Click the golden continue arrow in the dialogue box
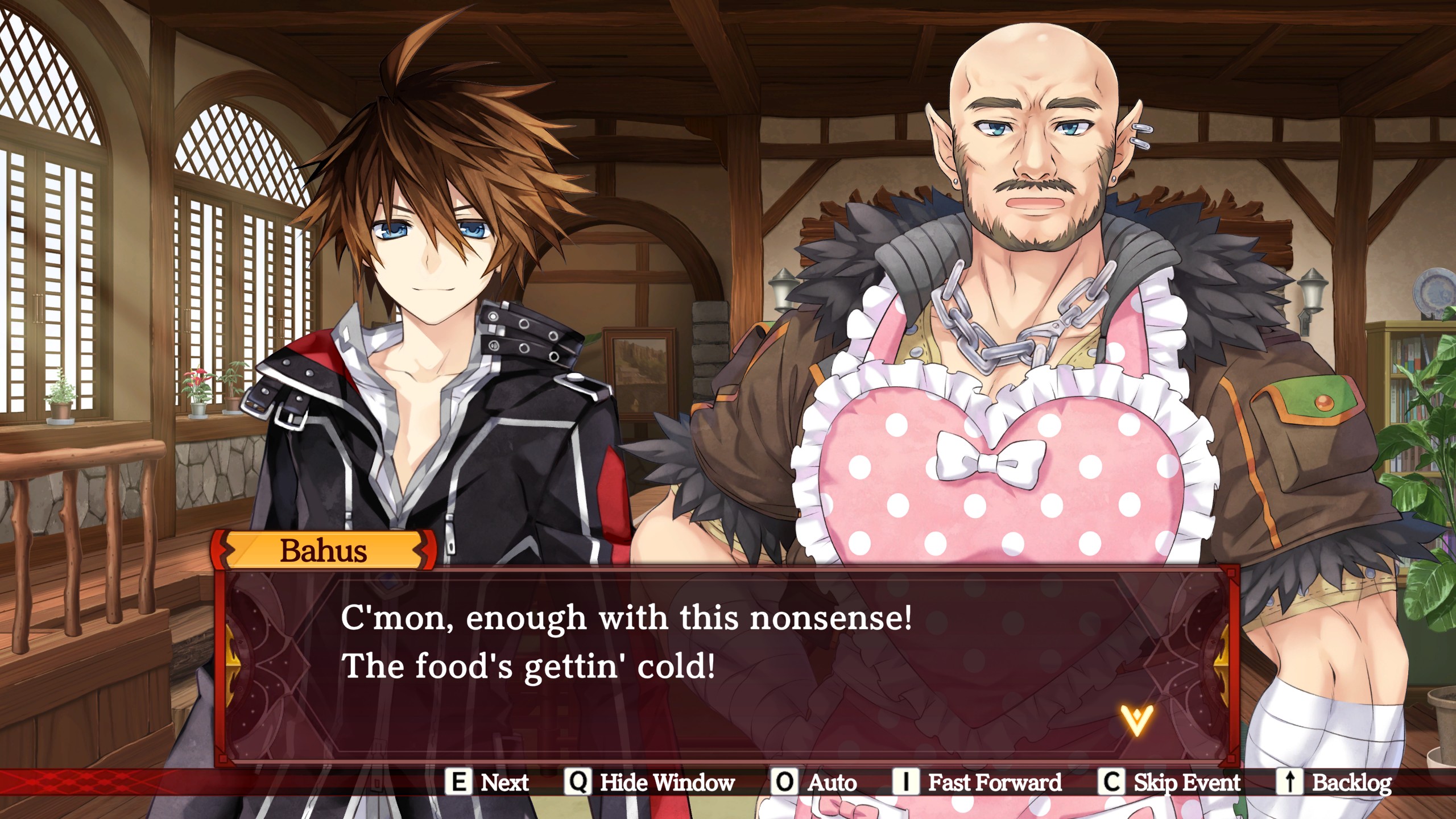The image size is (1456, 819). 1136,719
